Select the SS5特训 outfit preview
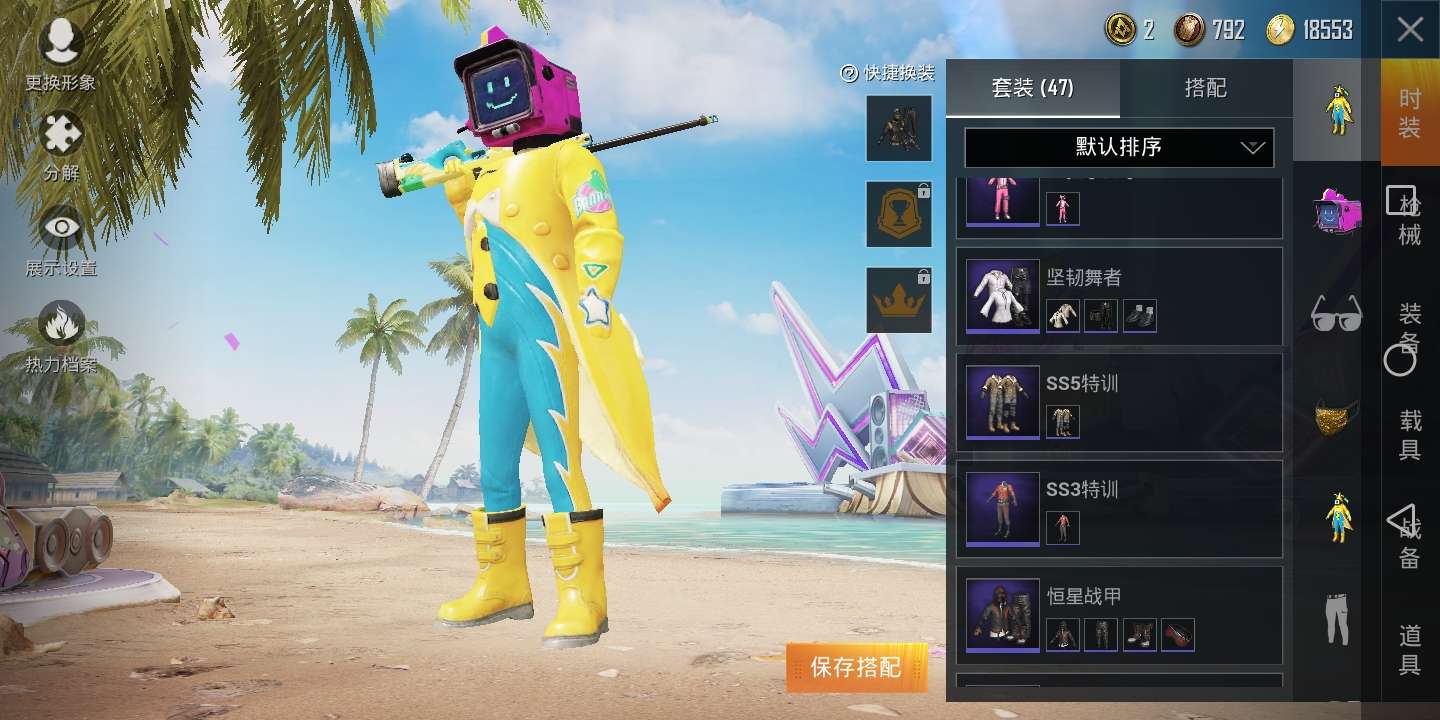Image resolution: width=1440 pixels, height=720 pixels. (x=1001, y=401)
